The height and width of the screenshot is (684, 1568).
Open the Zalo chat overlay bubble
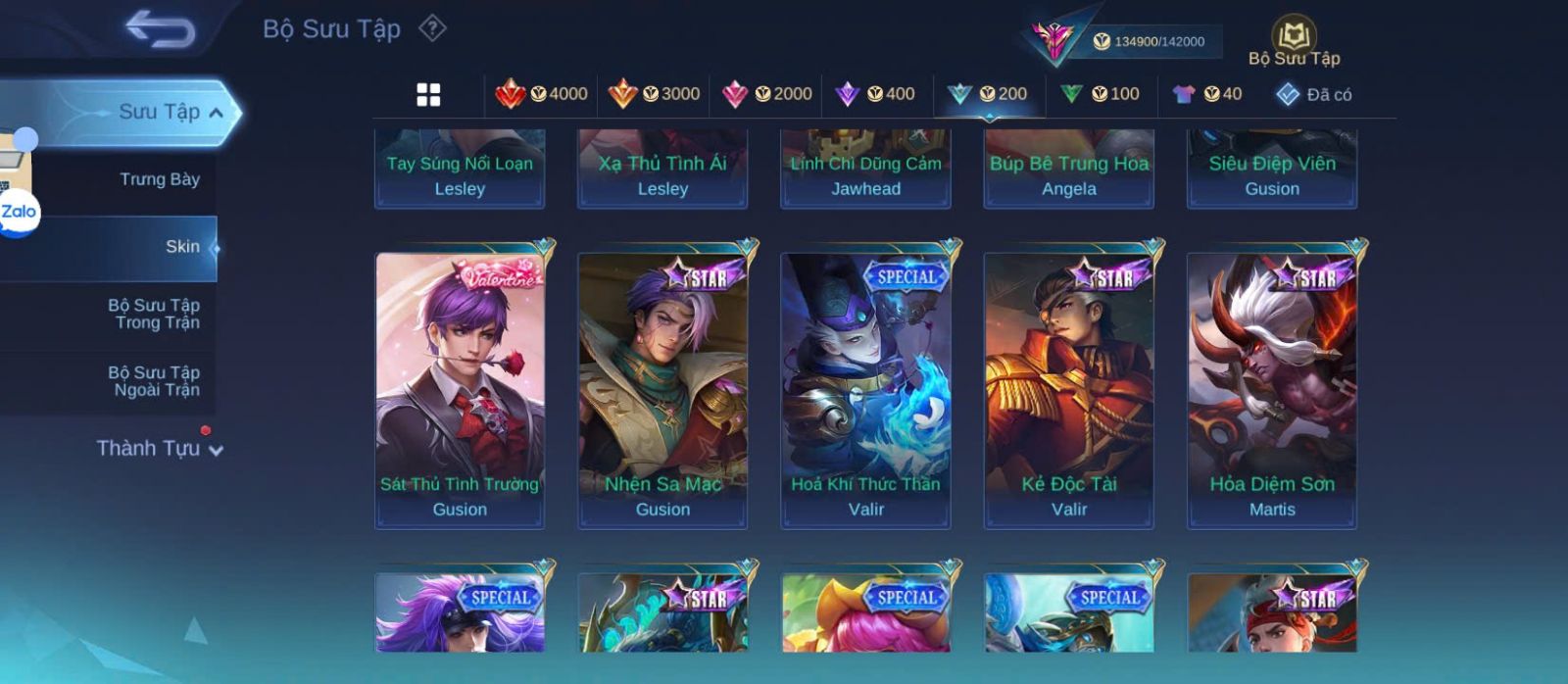[19, 212]
